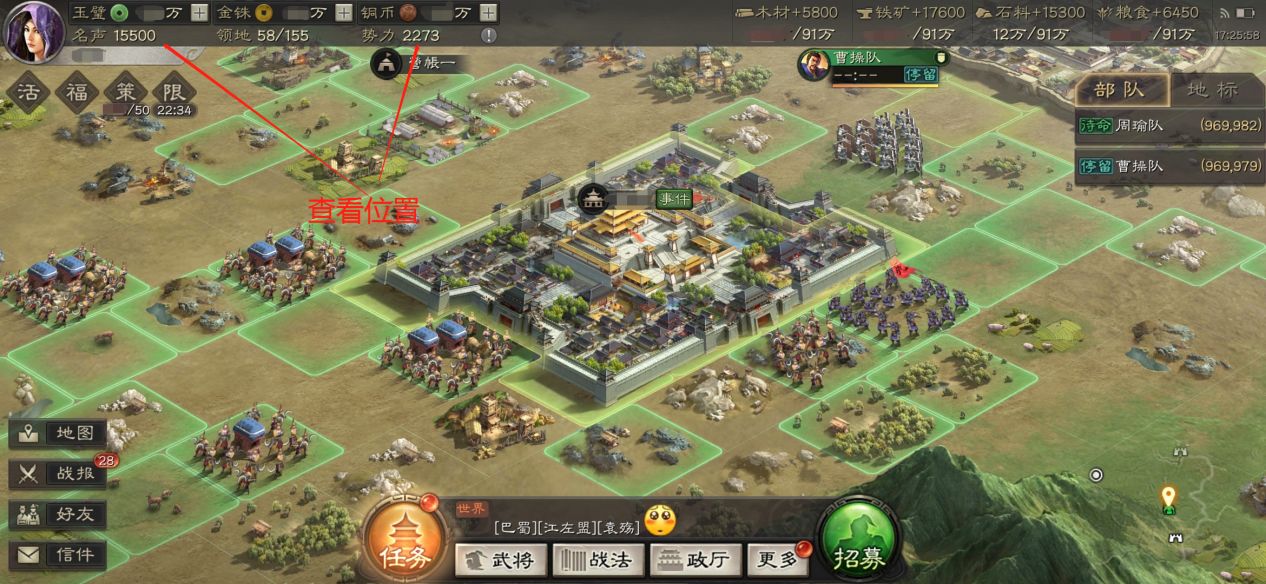Add more 铜币 with its plus button
This screenshot has width=1266, height=584.
coord(488,13)
